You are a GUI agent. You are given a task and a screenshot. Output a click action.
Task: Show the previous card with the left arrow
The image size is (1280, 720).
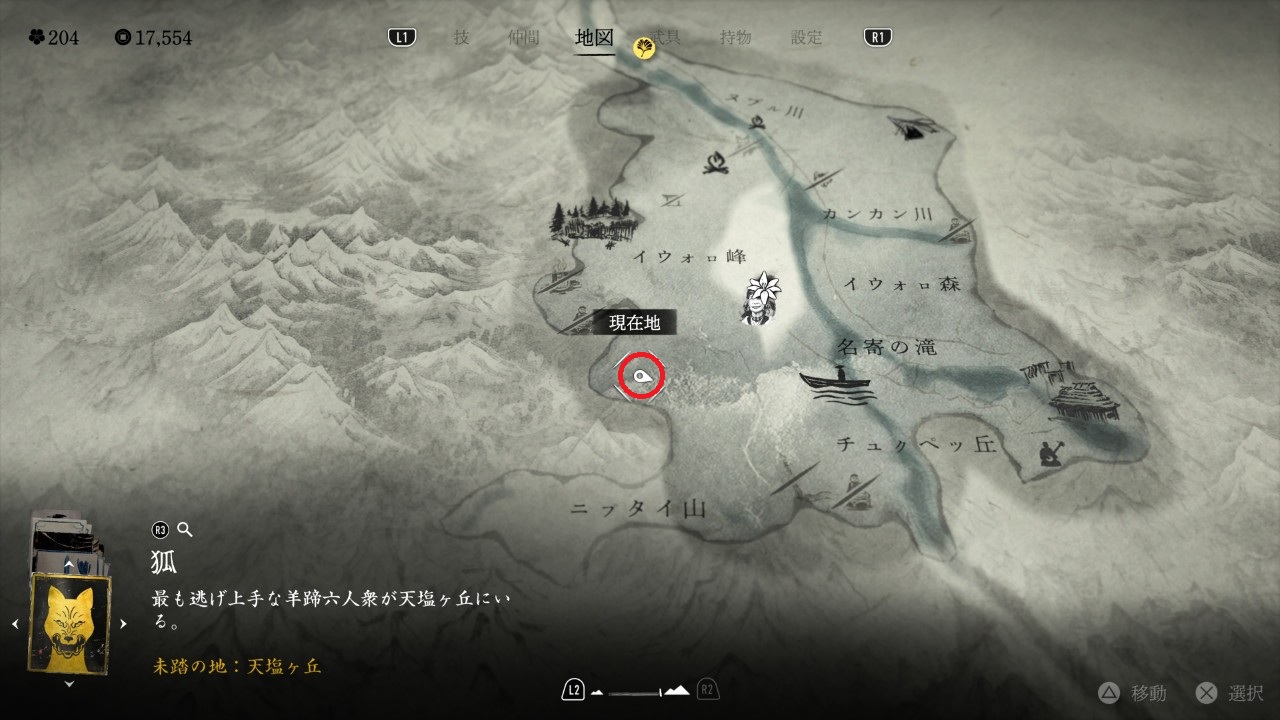tap(15, 624)
